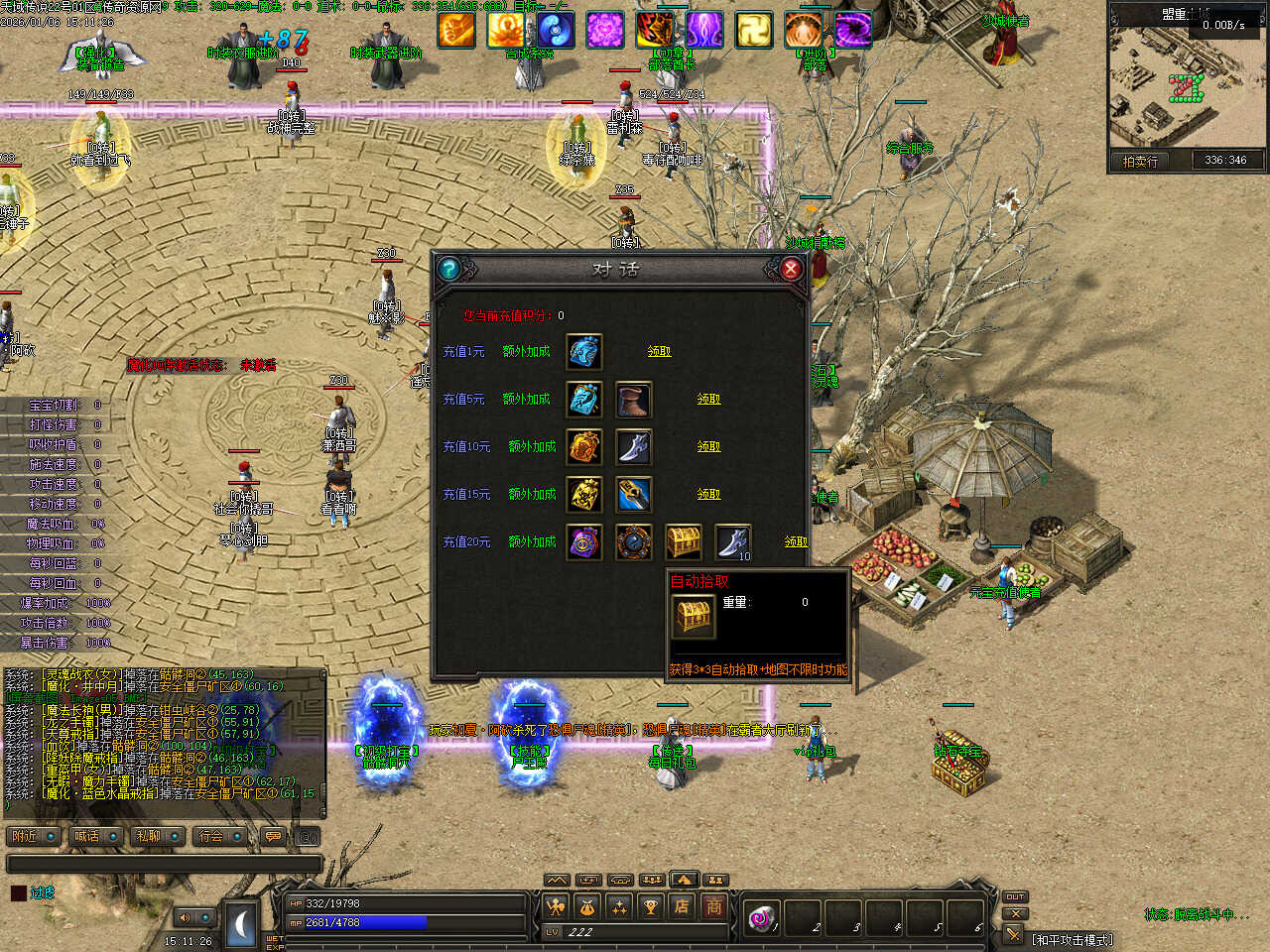Claim the 充值20元 reward via 领取
The image size is (1270, 952).
point(796,541)
